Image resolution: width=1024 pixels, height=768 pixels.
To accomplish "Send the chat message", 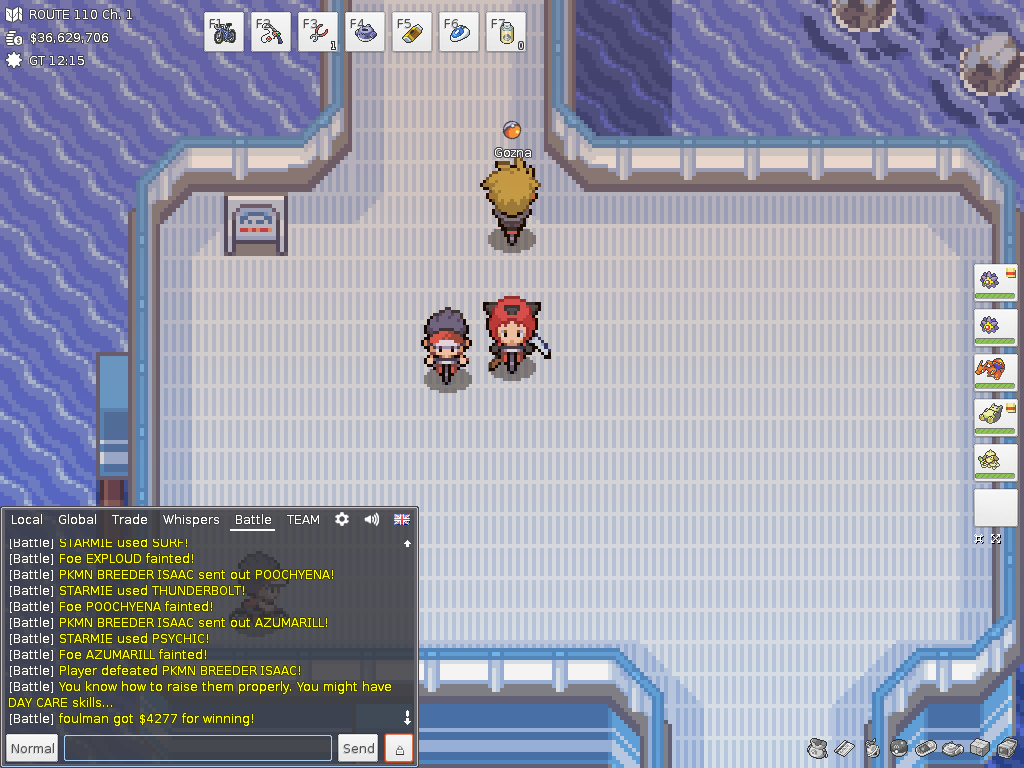I will tap(359, 748).
